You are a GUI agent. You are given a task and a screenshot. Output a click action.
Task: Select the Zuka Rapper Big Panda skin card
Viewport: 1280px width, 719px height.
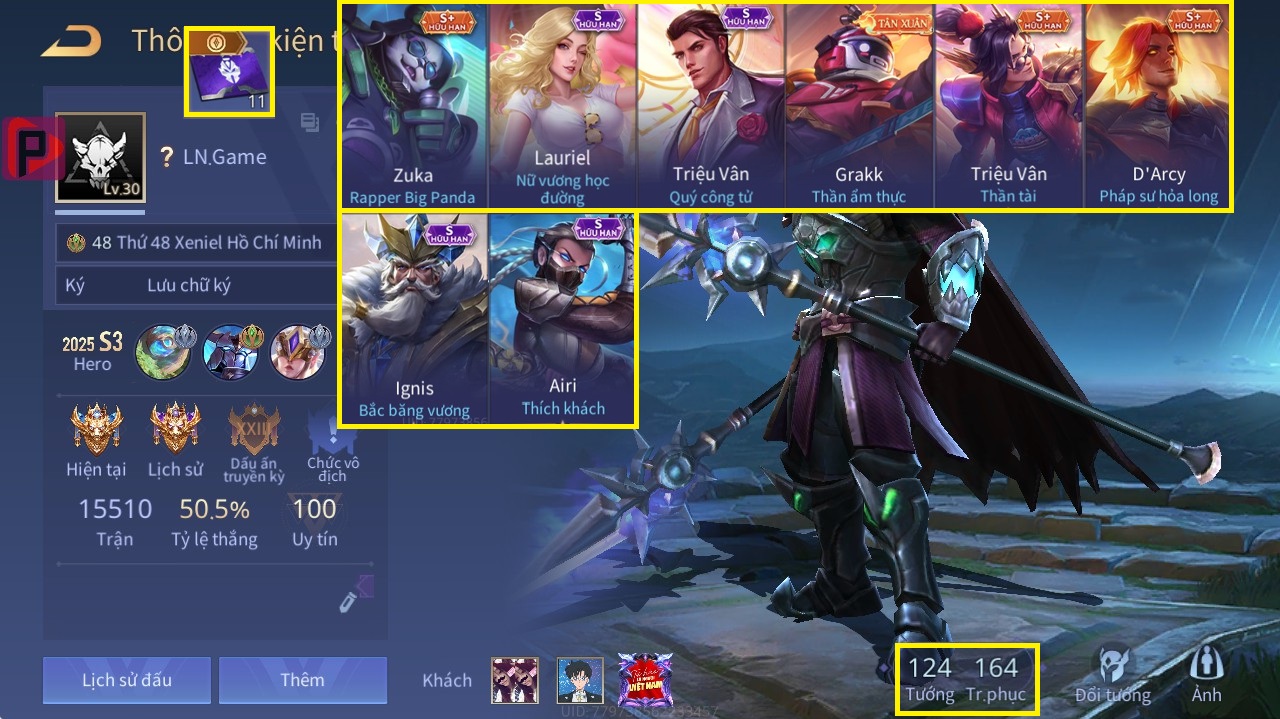[x=413, y=105]
